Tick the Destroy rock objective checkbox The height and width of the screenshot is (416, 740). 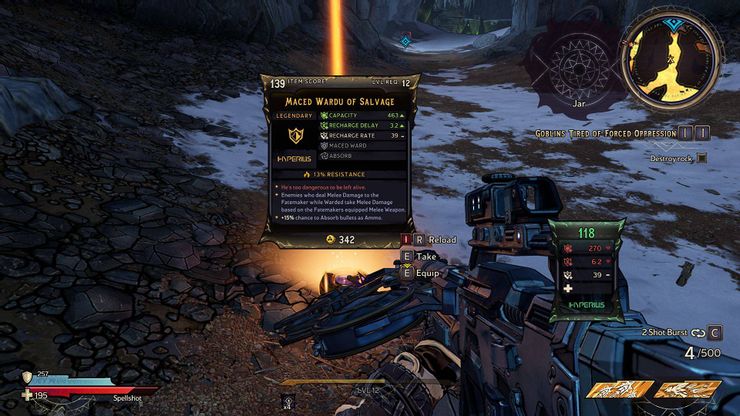tap(702, 157)
